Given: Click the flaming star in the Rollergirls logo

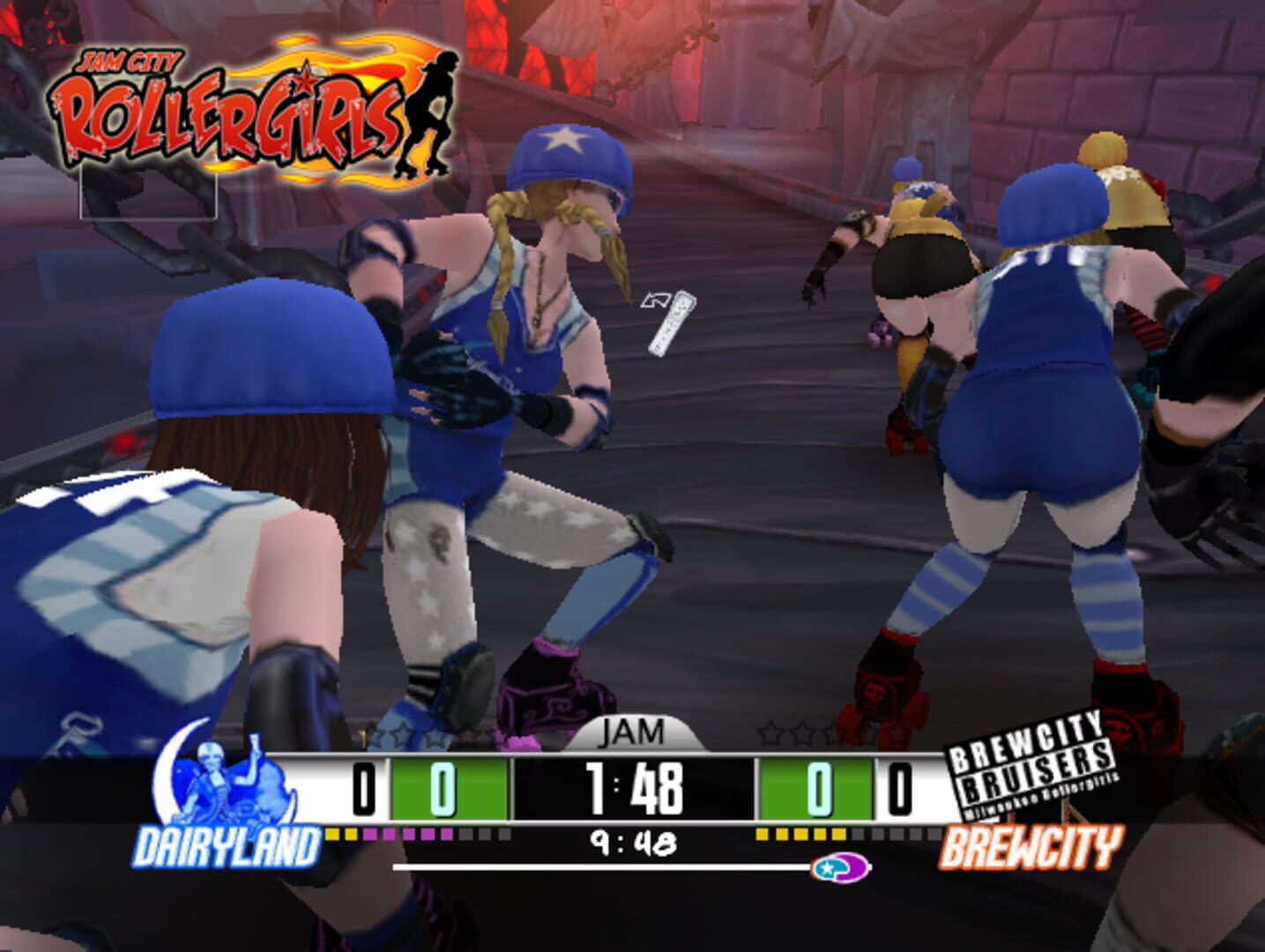Looking at the screenshot, I should pyautogui.click(x=302, y=78).
